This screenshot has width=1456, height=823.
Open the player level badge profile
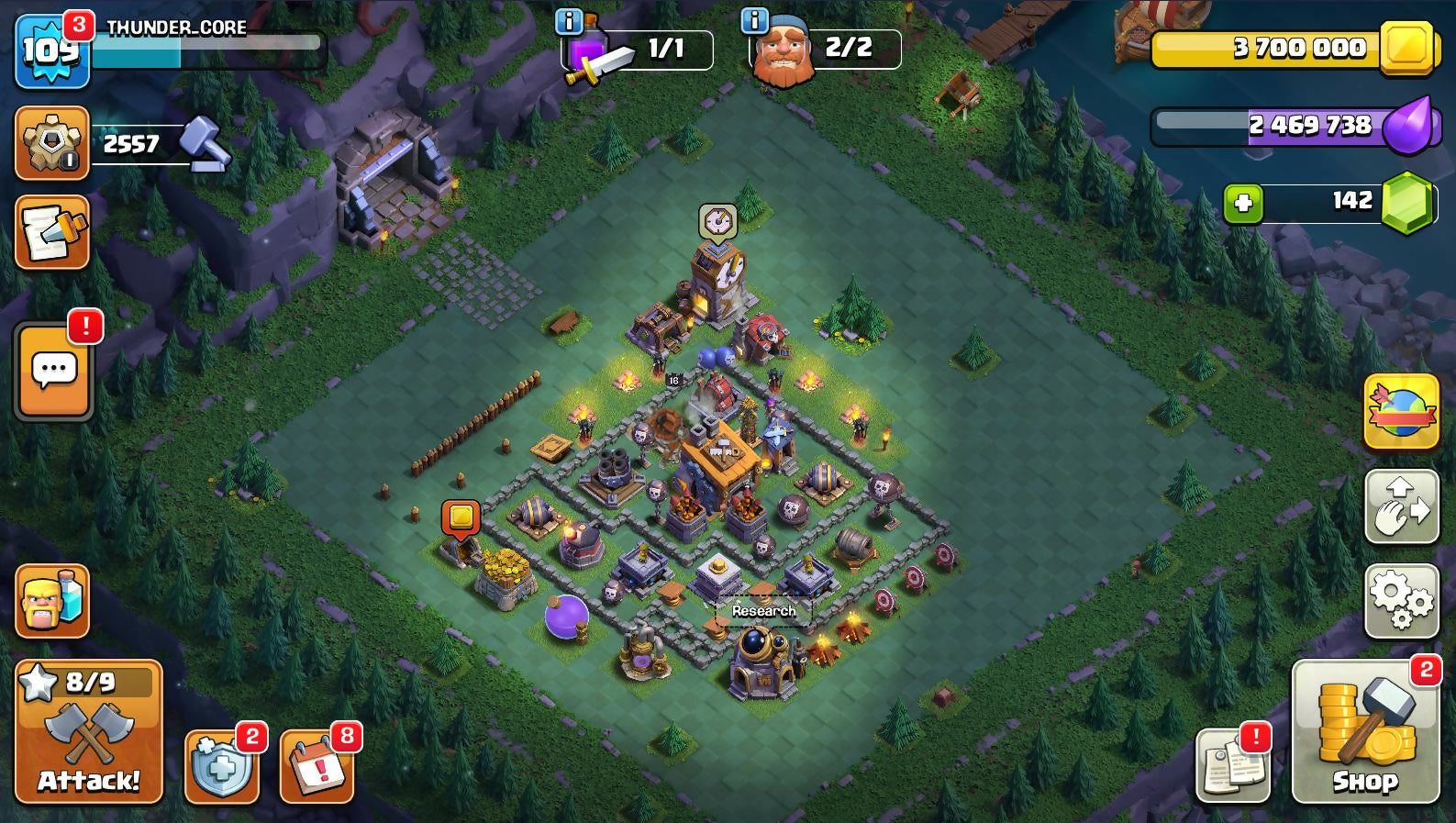[x=51, y=51]
